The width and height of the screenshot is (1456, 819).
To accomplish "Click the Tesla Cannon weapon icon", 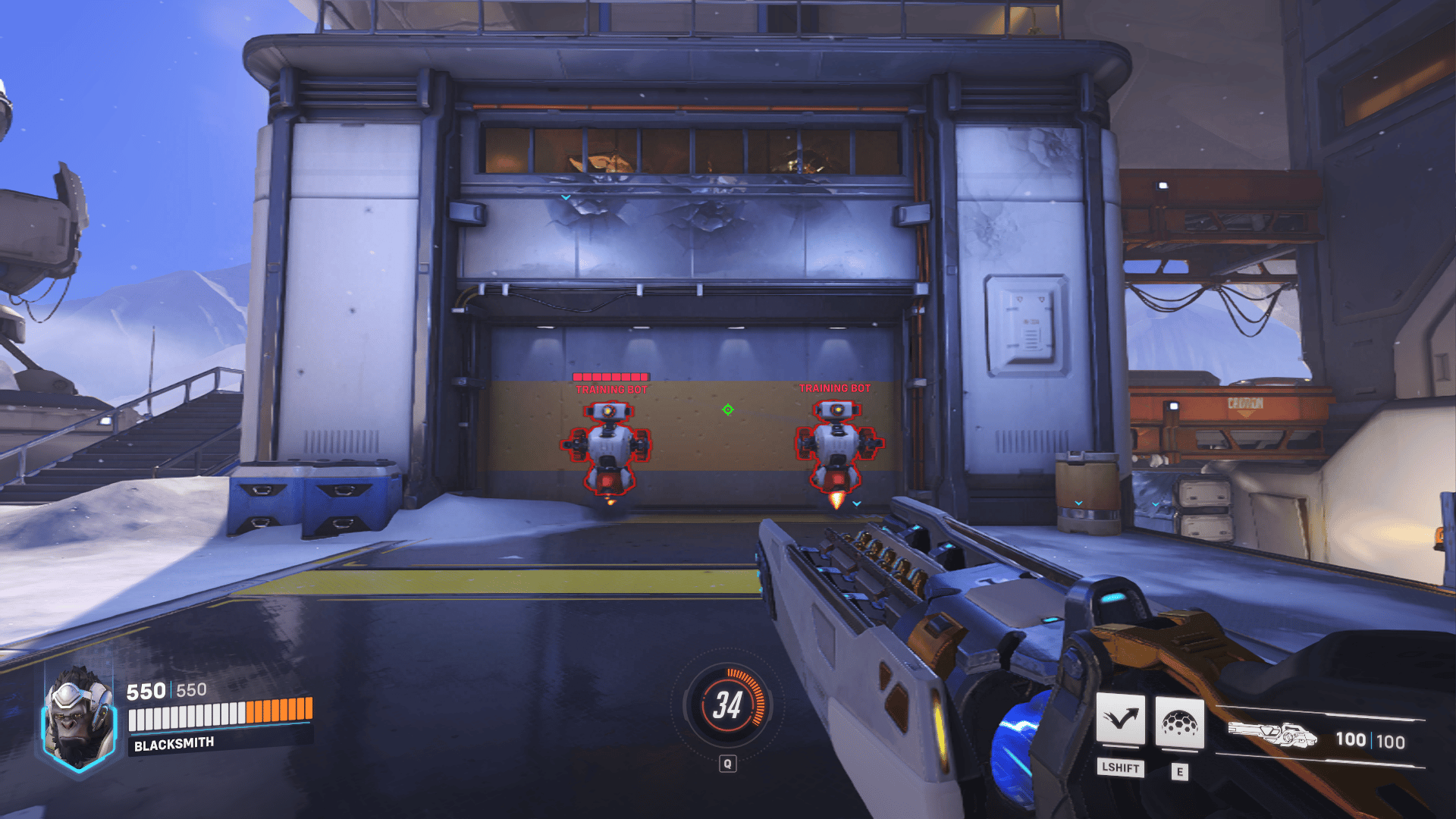I will [x=1274, y=733].
